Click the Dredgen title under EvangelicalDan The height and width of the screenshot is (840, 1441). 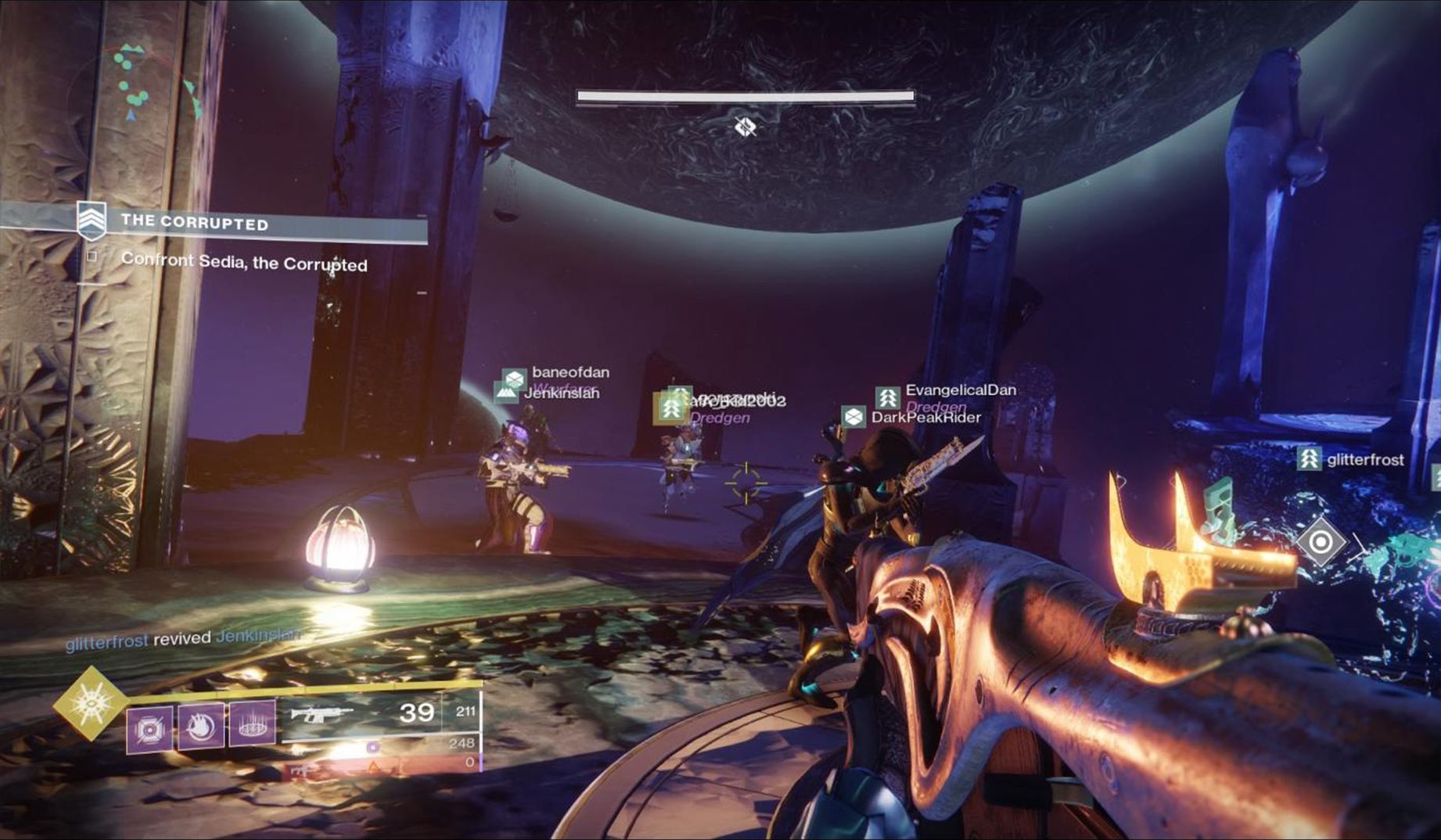tap(936, 407)
